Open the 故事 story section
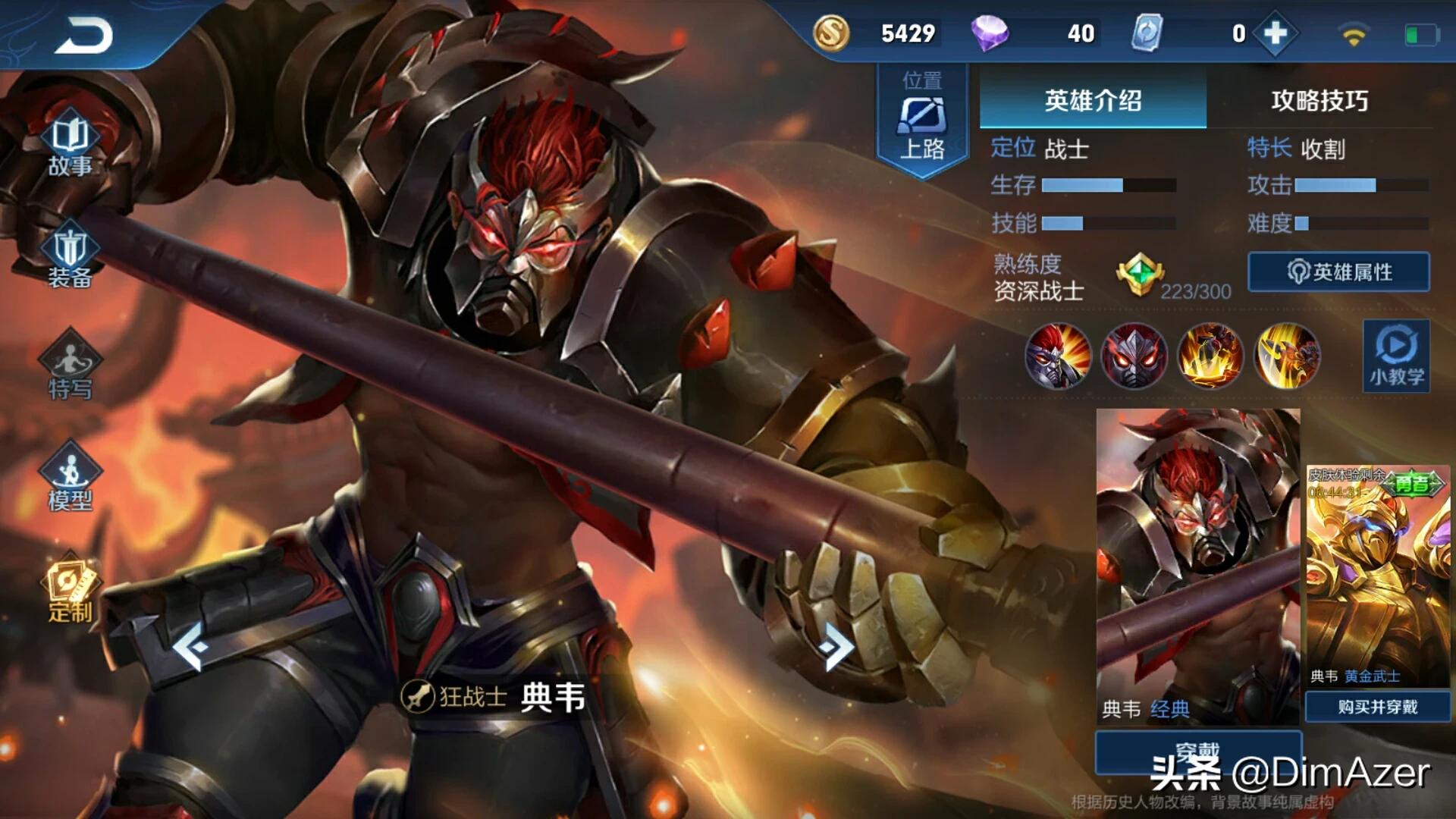This screenshot has height=819, width=1456. pos(70,144)
